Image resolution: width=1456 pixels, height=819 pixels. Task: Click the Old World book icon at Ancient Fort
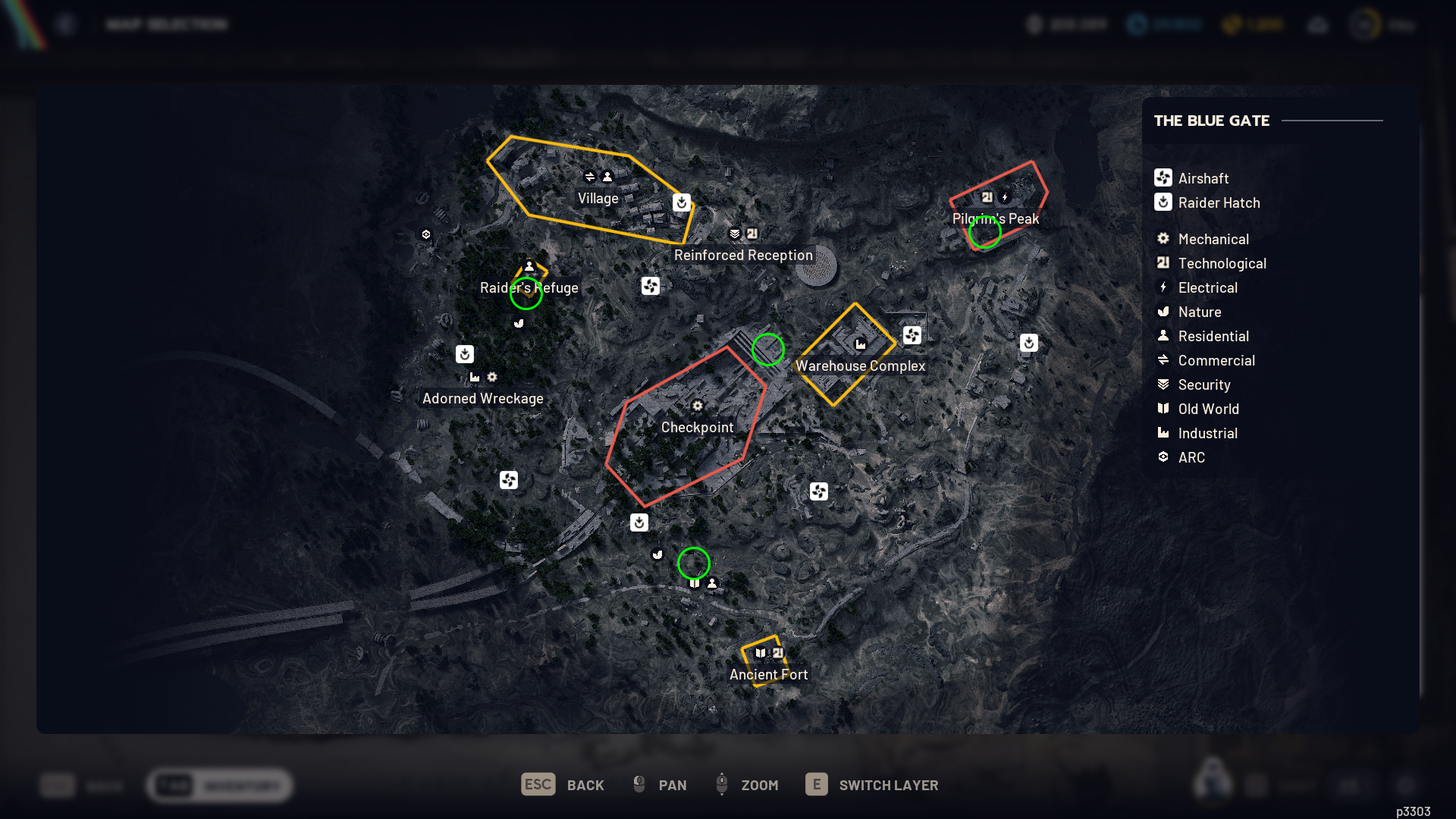pyautogui.click(x=759, y=653)
